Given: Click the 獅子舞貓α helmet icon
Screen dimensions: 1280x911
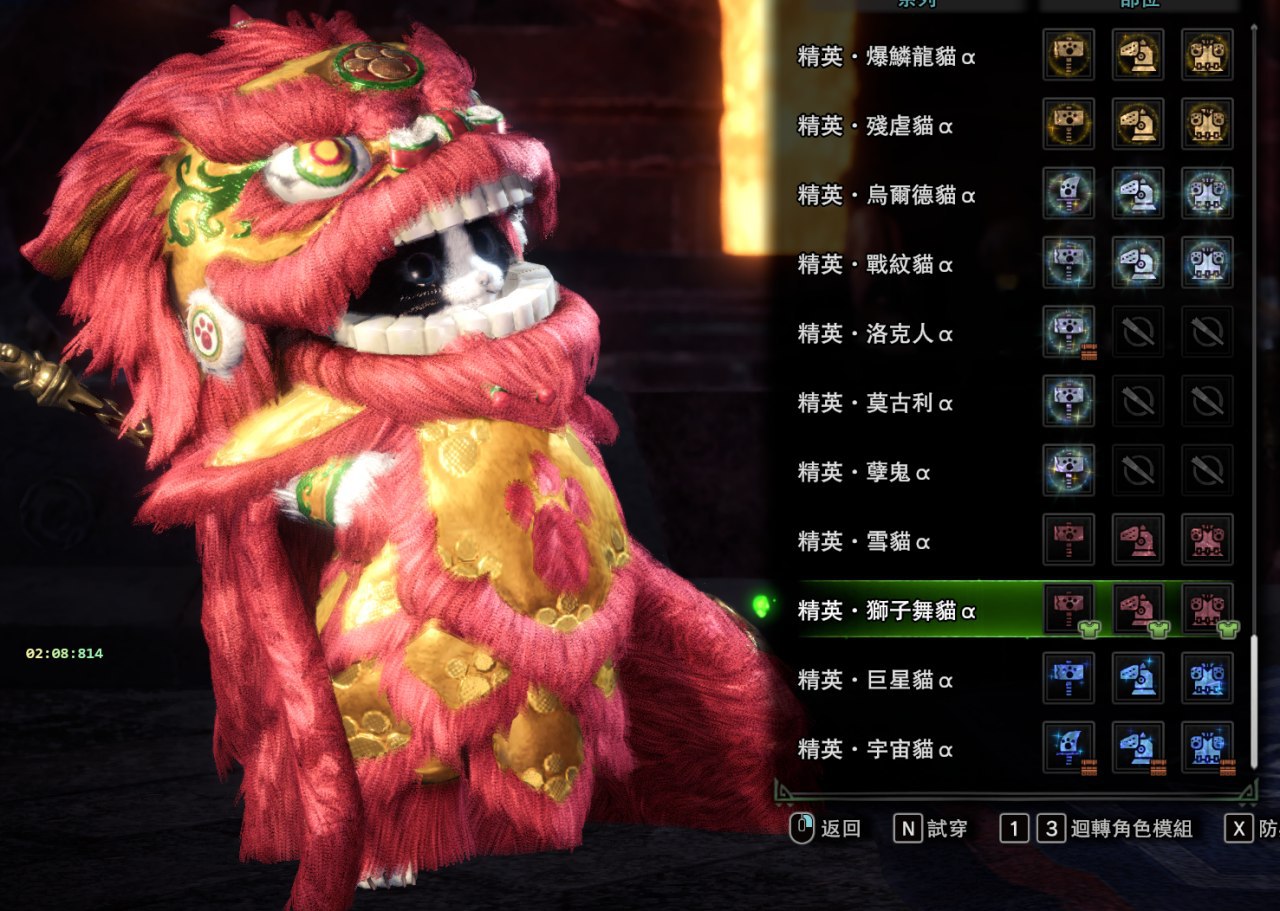Looking at the screenshot, I should 1138,608.
